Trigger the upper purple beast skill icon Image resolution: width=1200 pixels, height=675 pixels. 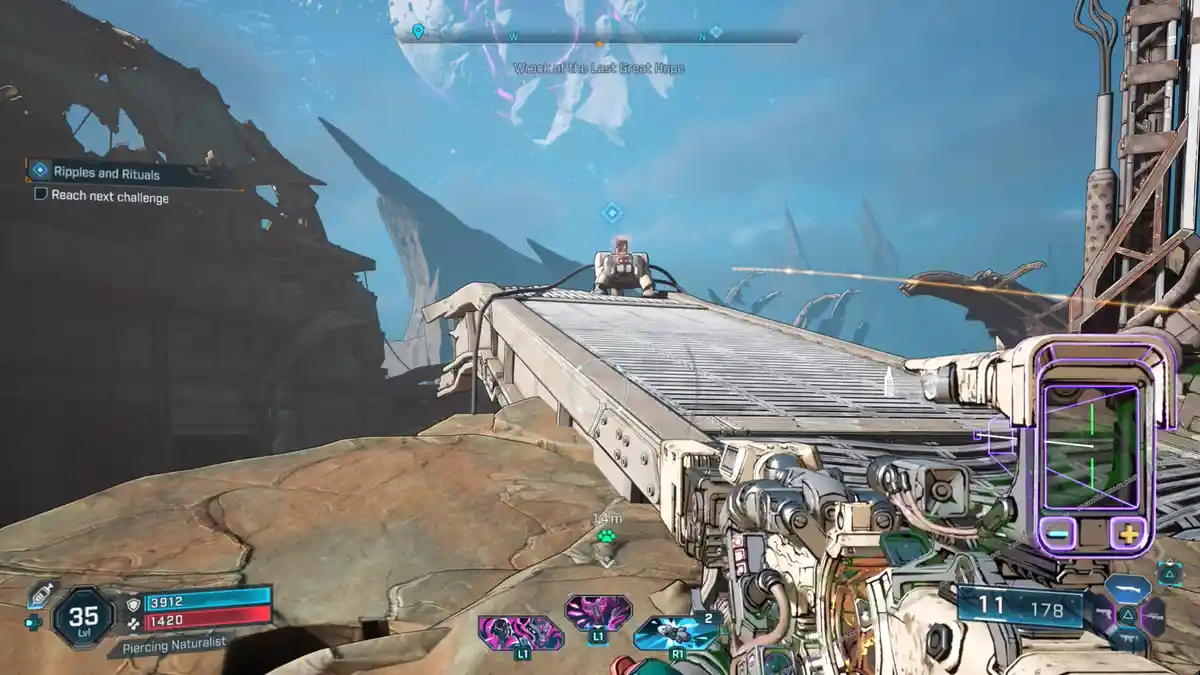[598, 611]
